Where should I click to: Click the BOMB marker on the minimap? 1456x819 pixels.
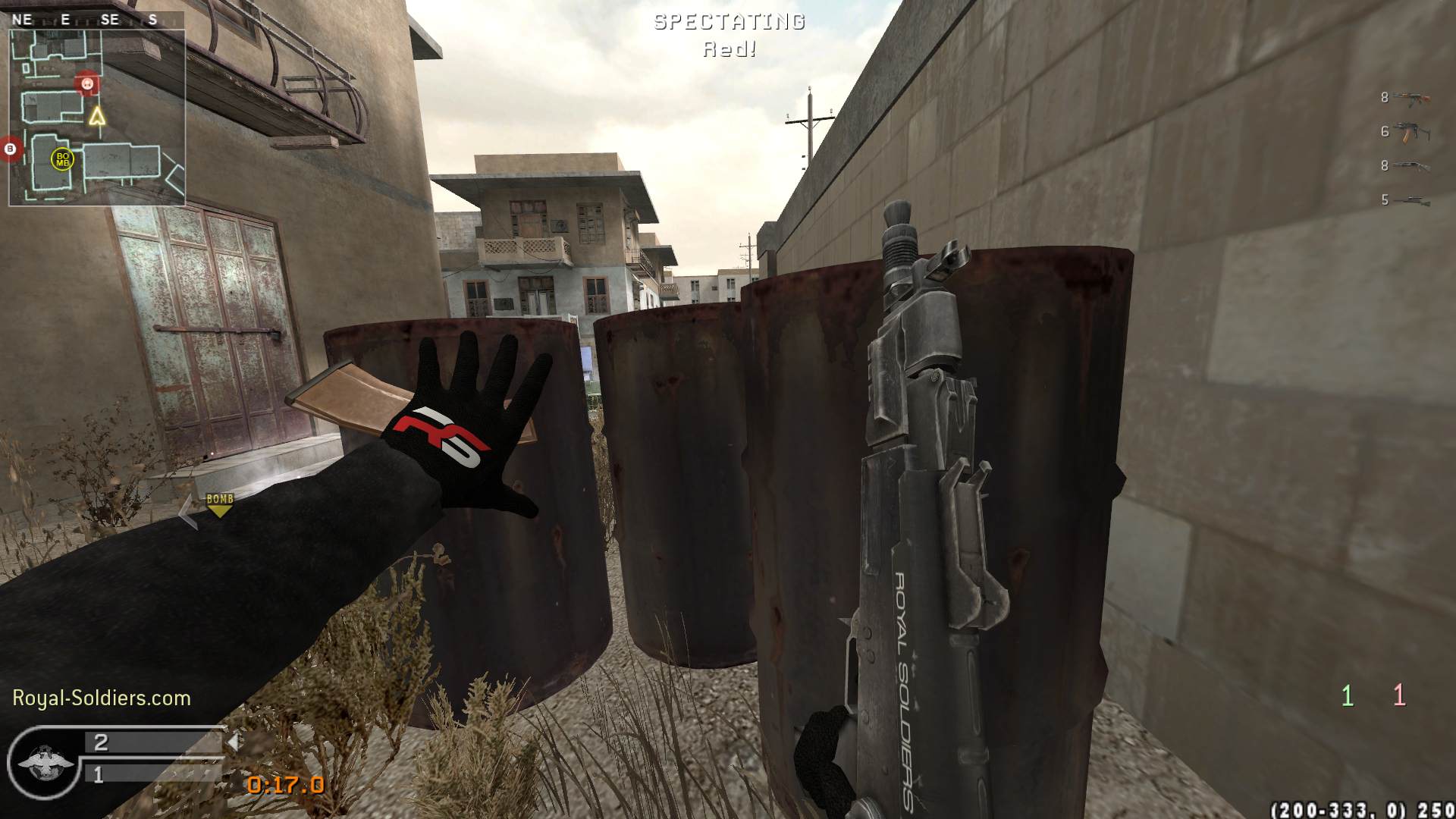pyautogui.click(x=62, y=159)
